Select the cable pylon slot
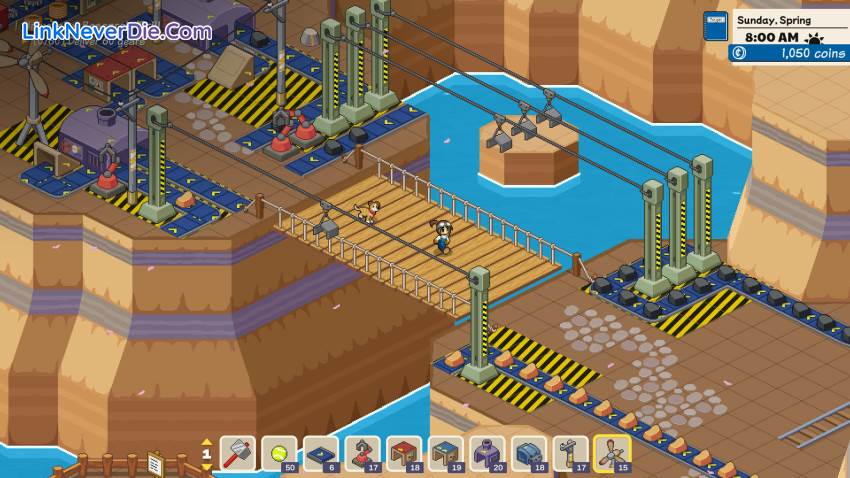Viewport: 850px width, 478px height. [571, 454]
